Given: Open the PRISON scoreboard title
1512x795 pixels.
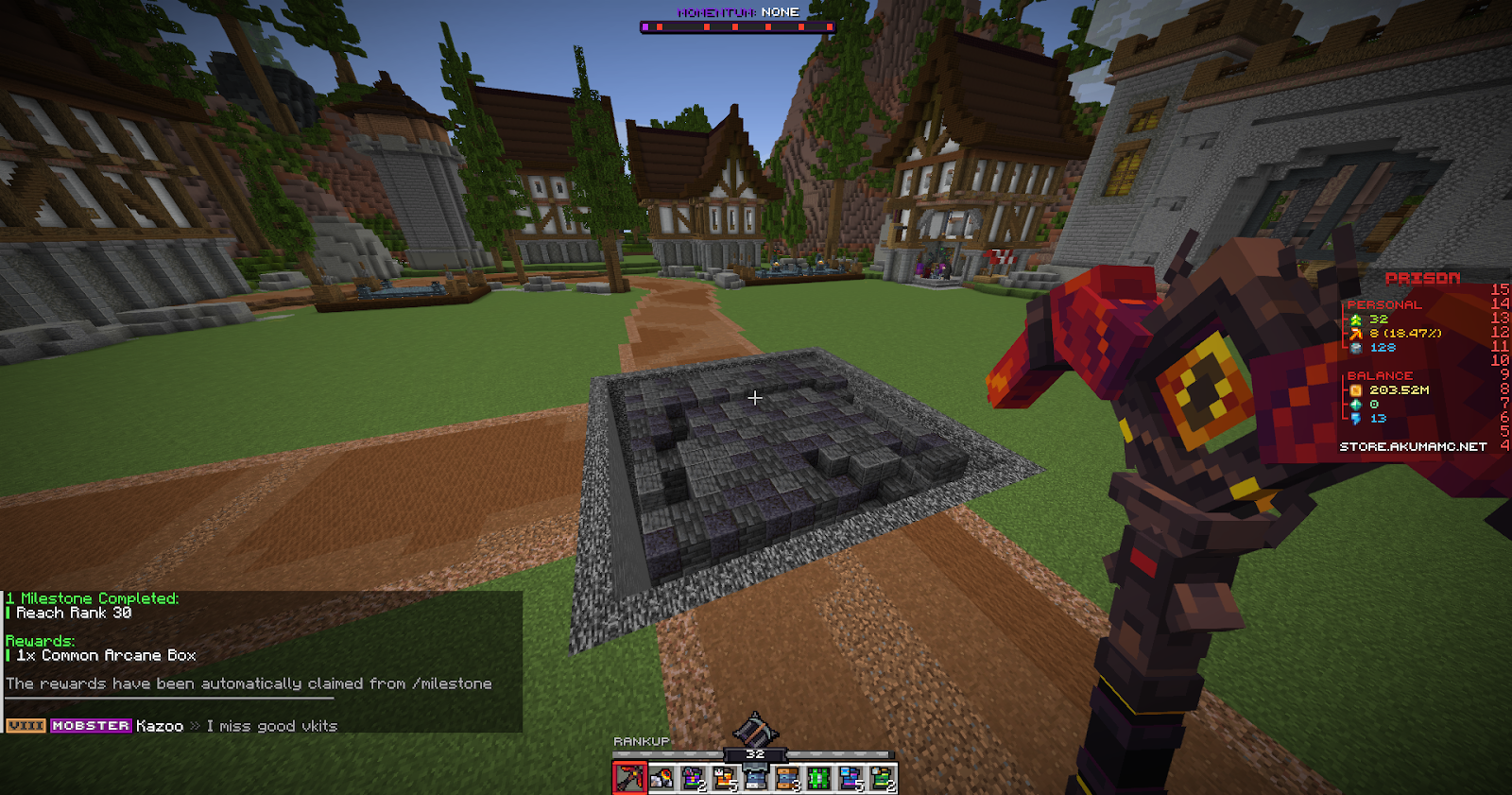Looking at the screenshot, I should click(x=1423, y=277).
